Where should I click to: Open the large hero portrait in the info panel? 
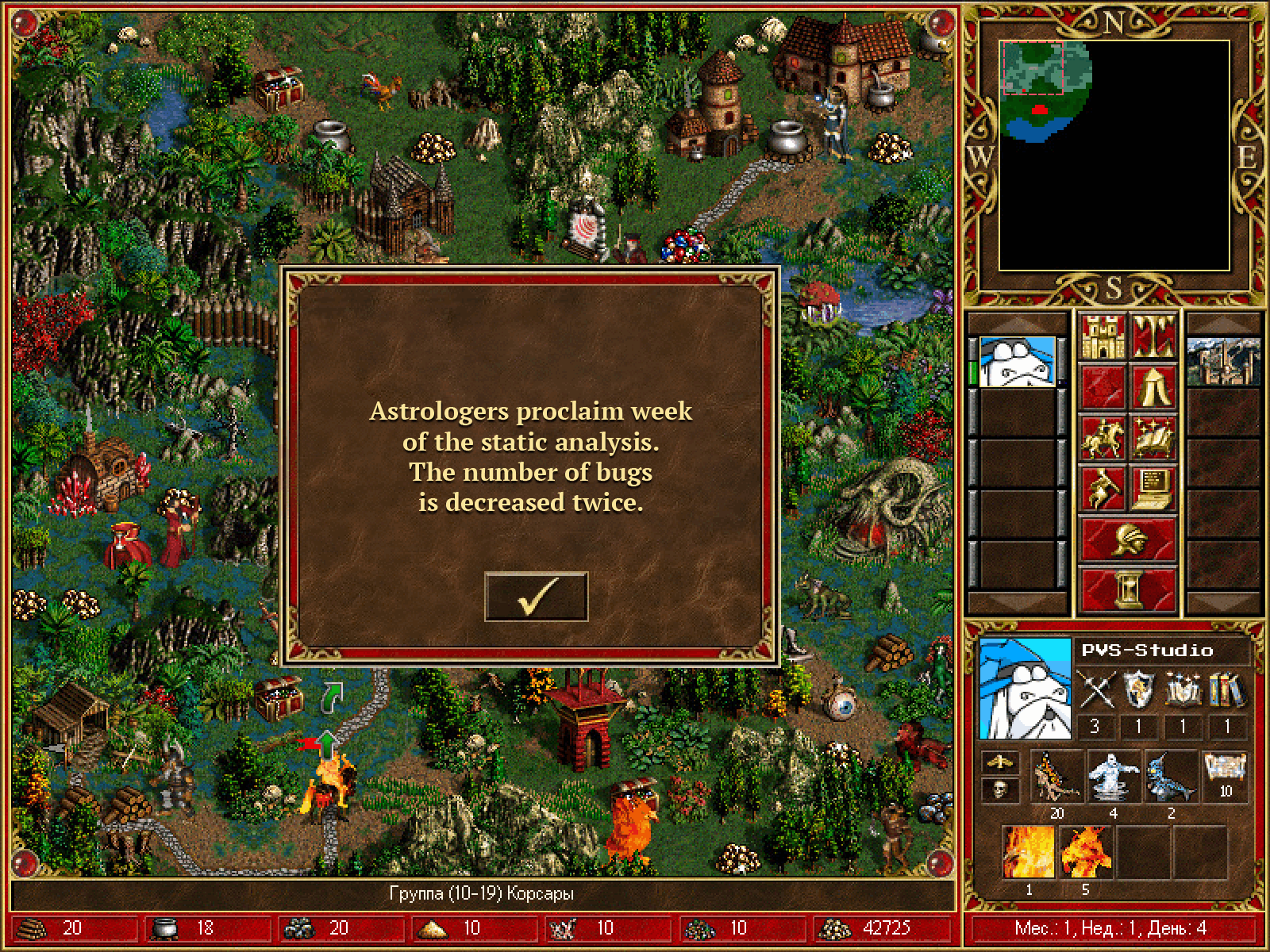1026,688
